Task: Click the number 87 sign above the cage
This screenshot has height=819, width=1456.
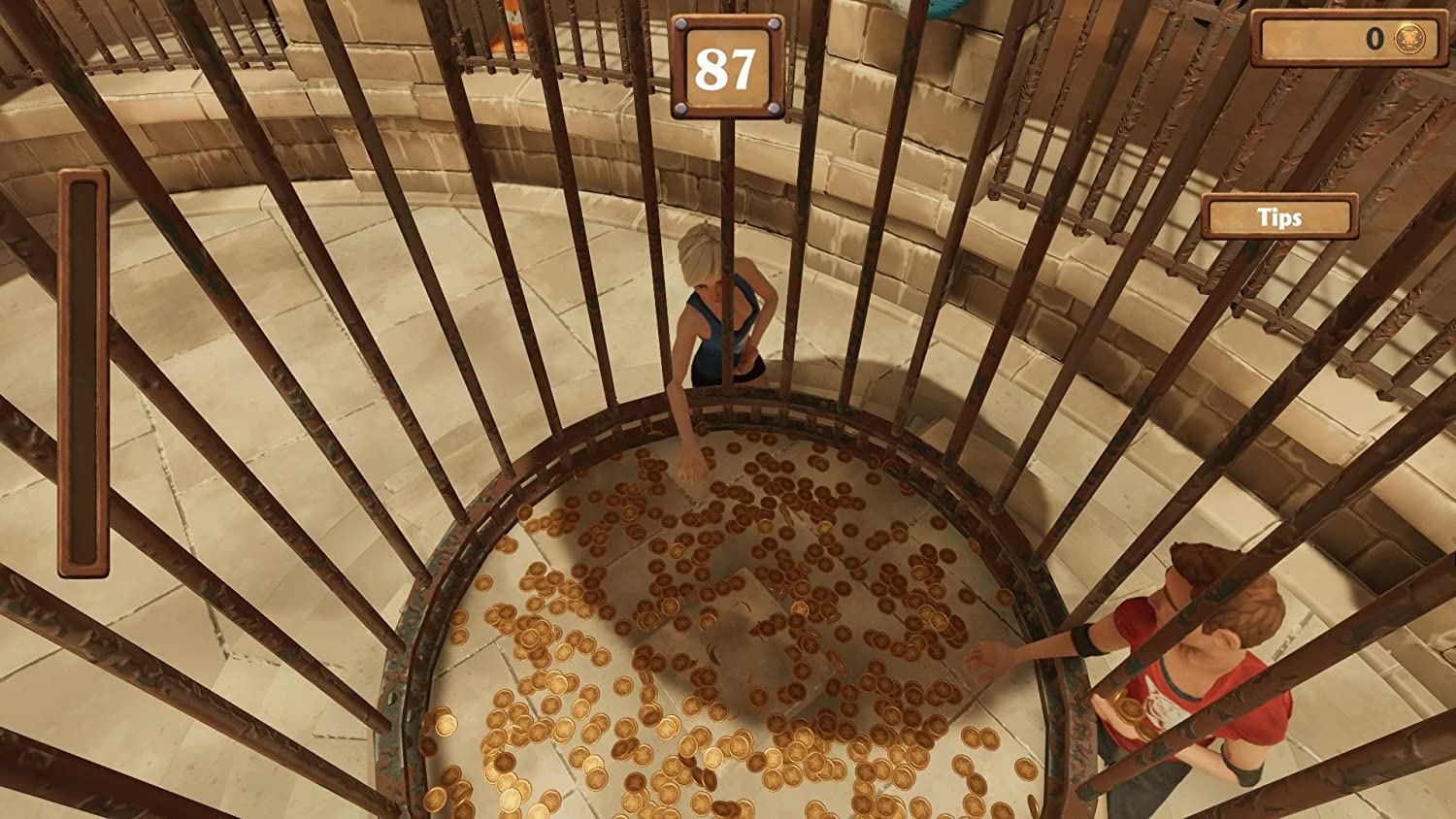Action: point(726,66)
